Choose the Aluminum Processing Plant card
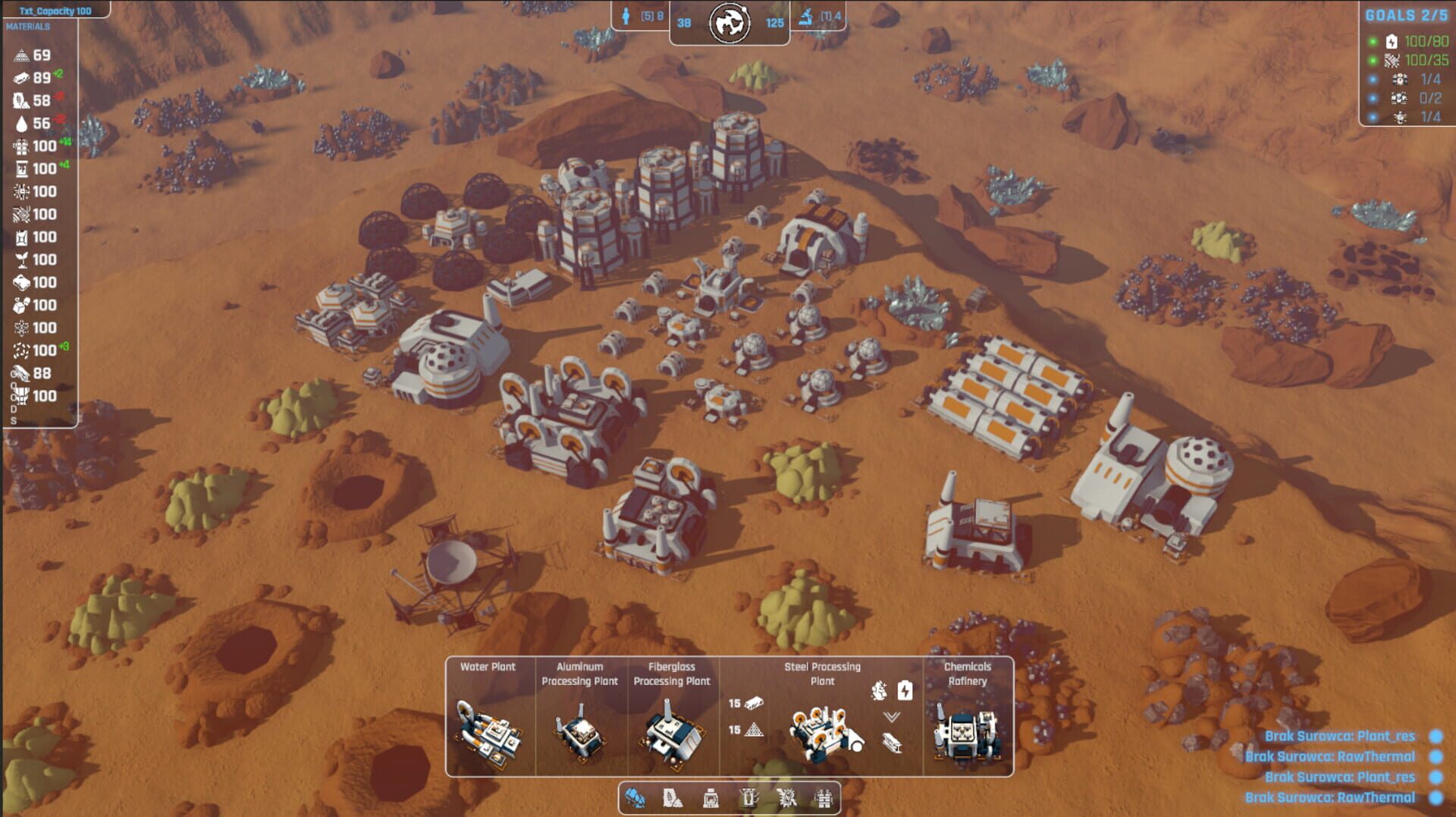This screenshot has height=817, width=1456. point(581,717)
